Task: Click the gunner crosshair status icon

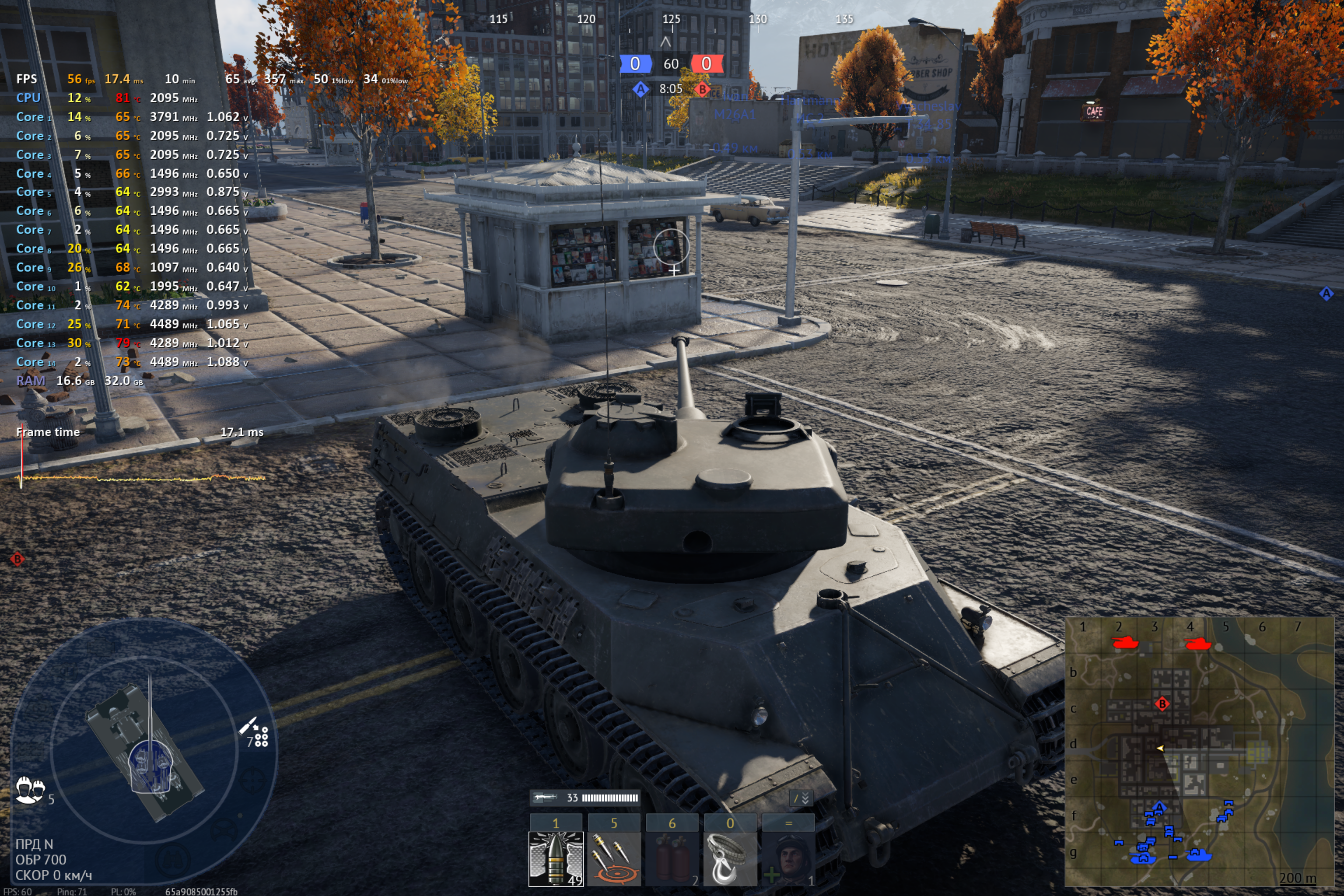Action: pos(252,780)
